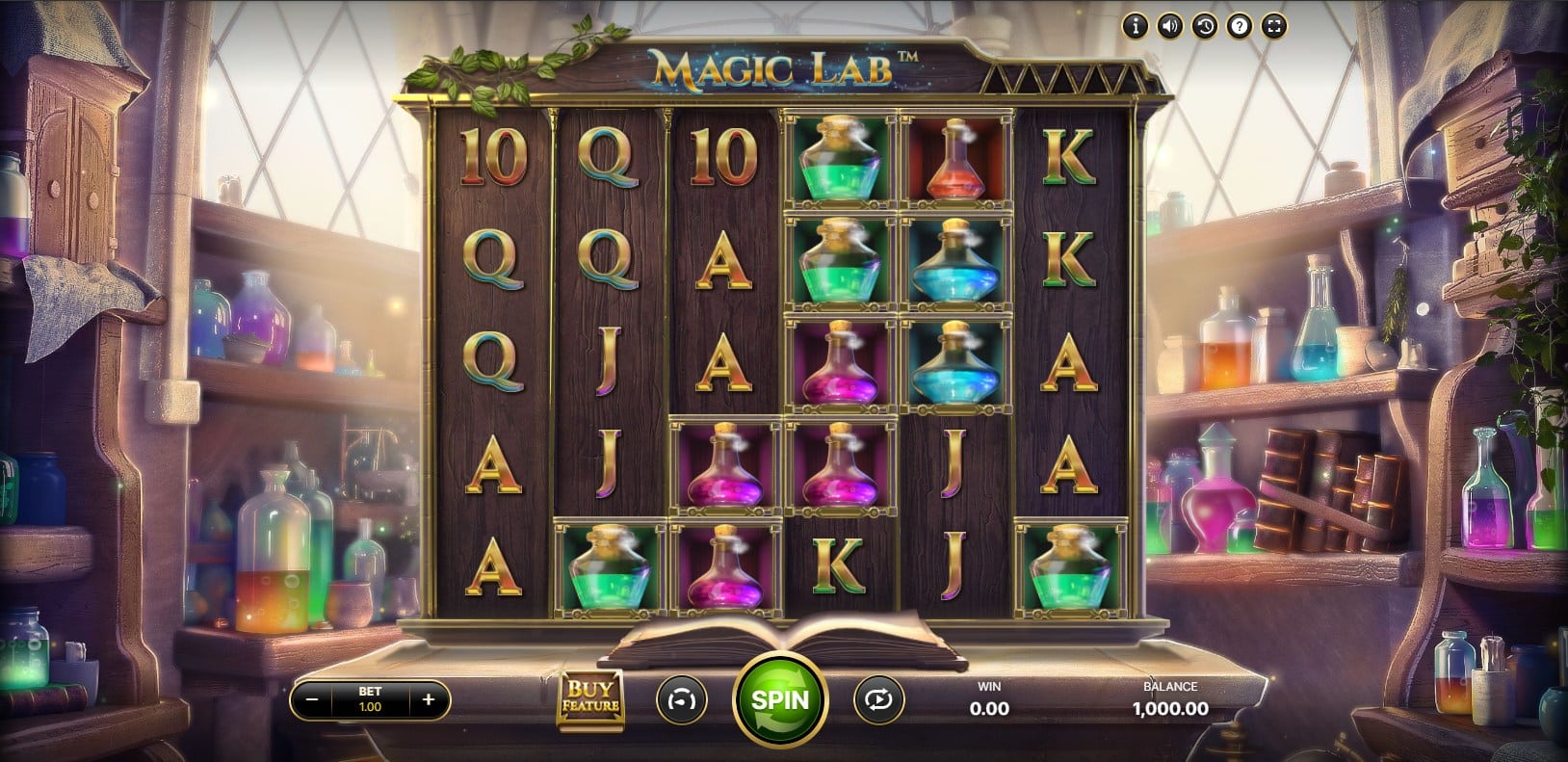Open help via the question mark icon
Viewport: 1568px width, 762px height.
[1240, 27]
